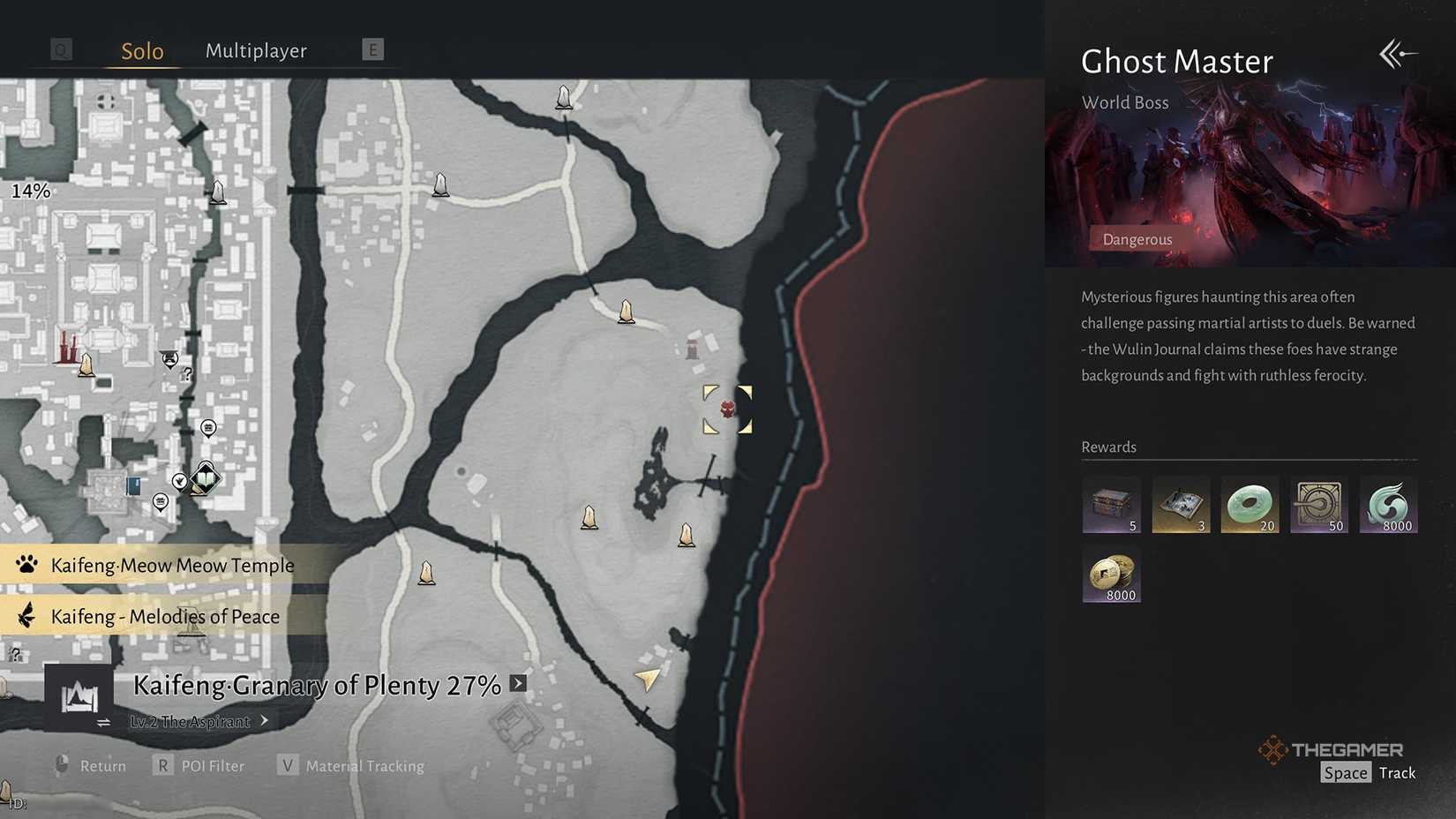1456x819 pixels.
Task: Click the bird icon beside Melodies of Peace
Action: (x=26, y=616)
